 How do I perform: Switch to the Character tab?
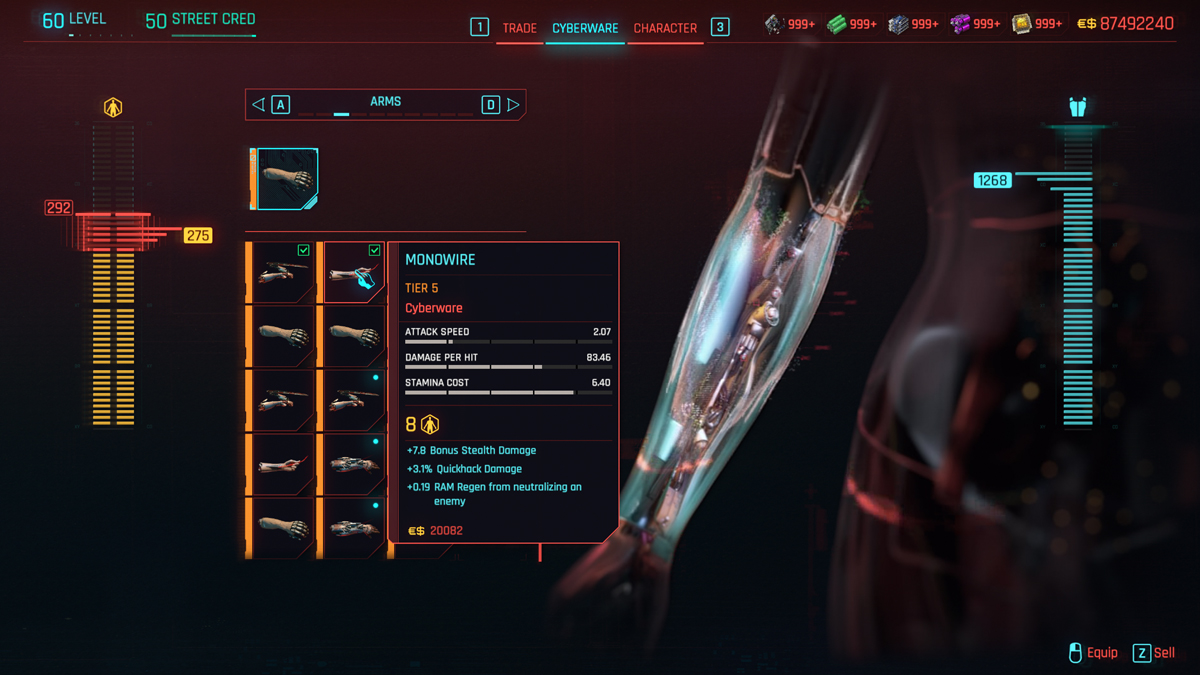[665, 28]
